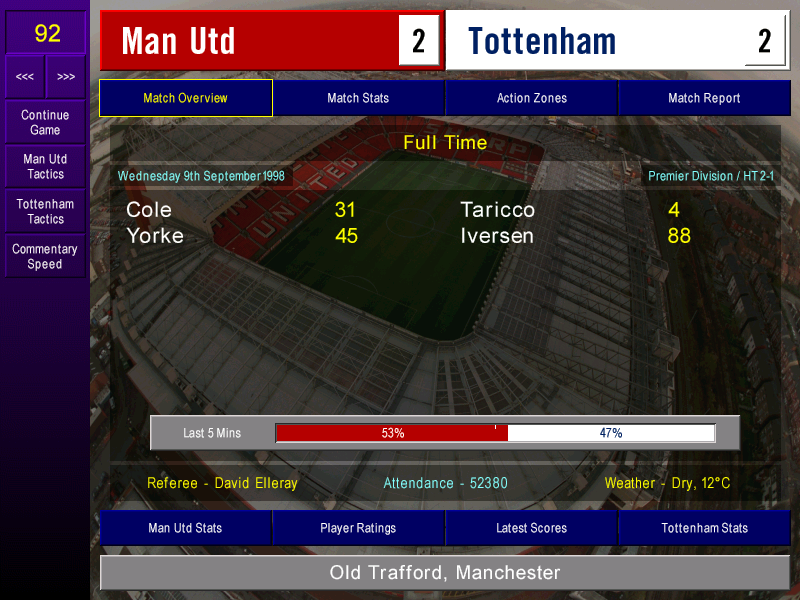Switch to the Match Overview tab
Viewport: 800px width, 600px height.
pyautogui.click(x=185, y=98)
